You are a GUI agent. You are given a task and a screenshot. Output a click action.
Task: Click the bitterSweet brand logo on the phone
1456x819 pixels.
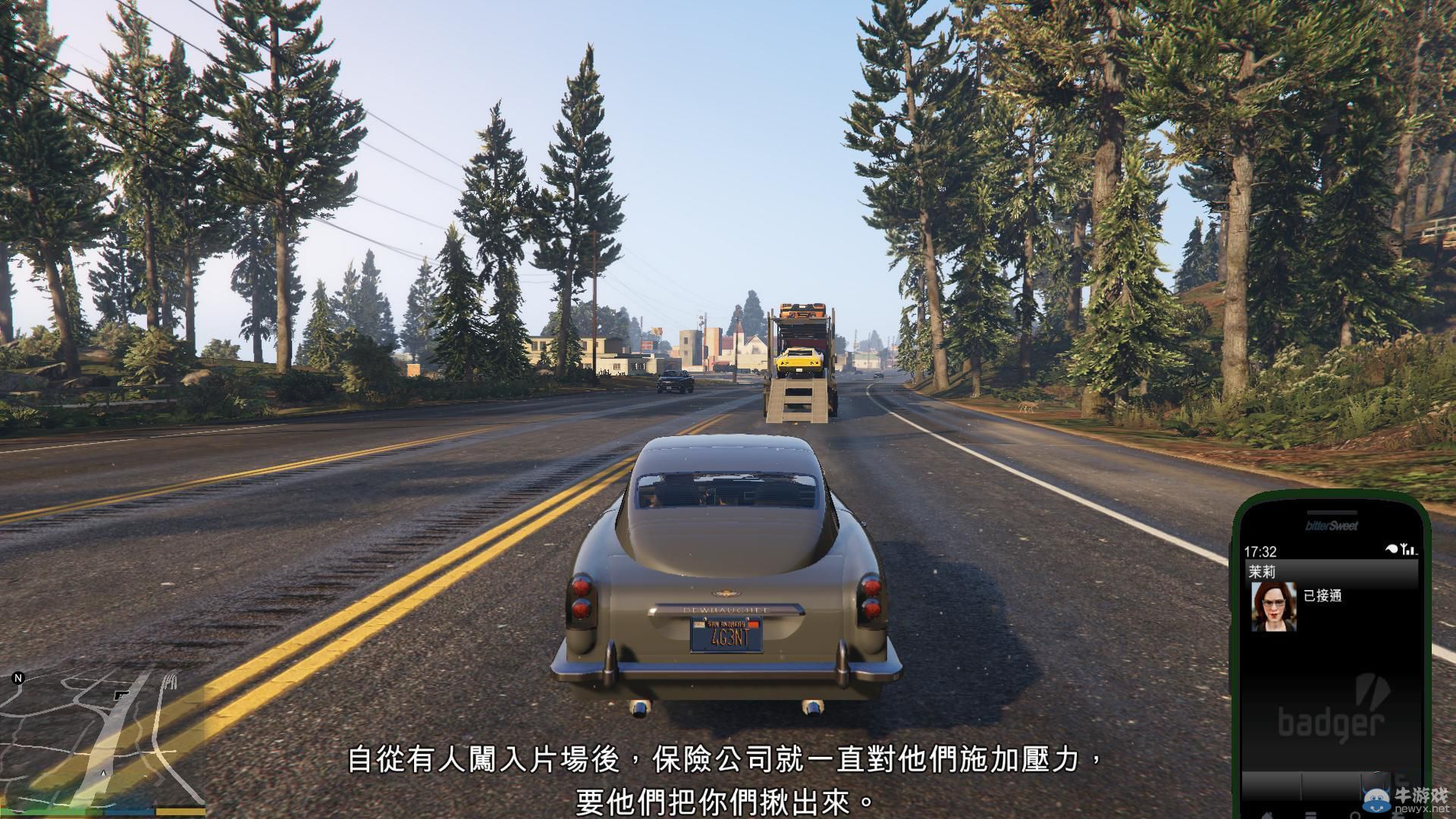pos(1331,526)
